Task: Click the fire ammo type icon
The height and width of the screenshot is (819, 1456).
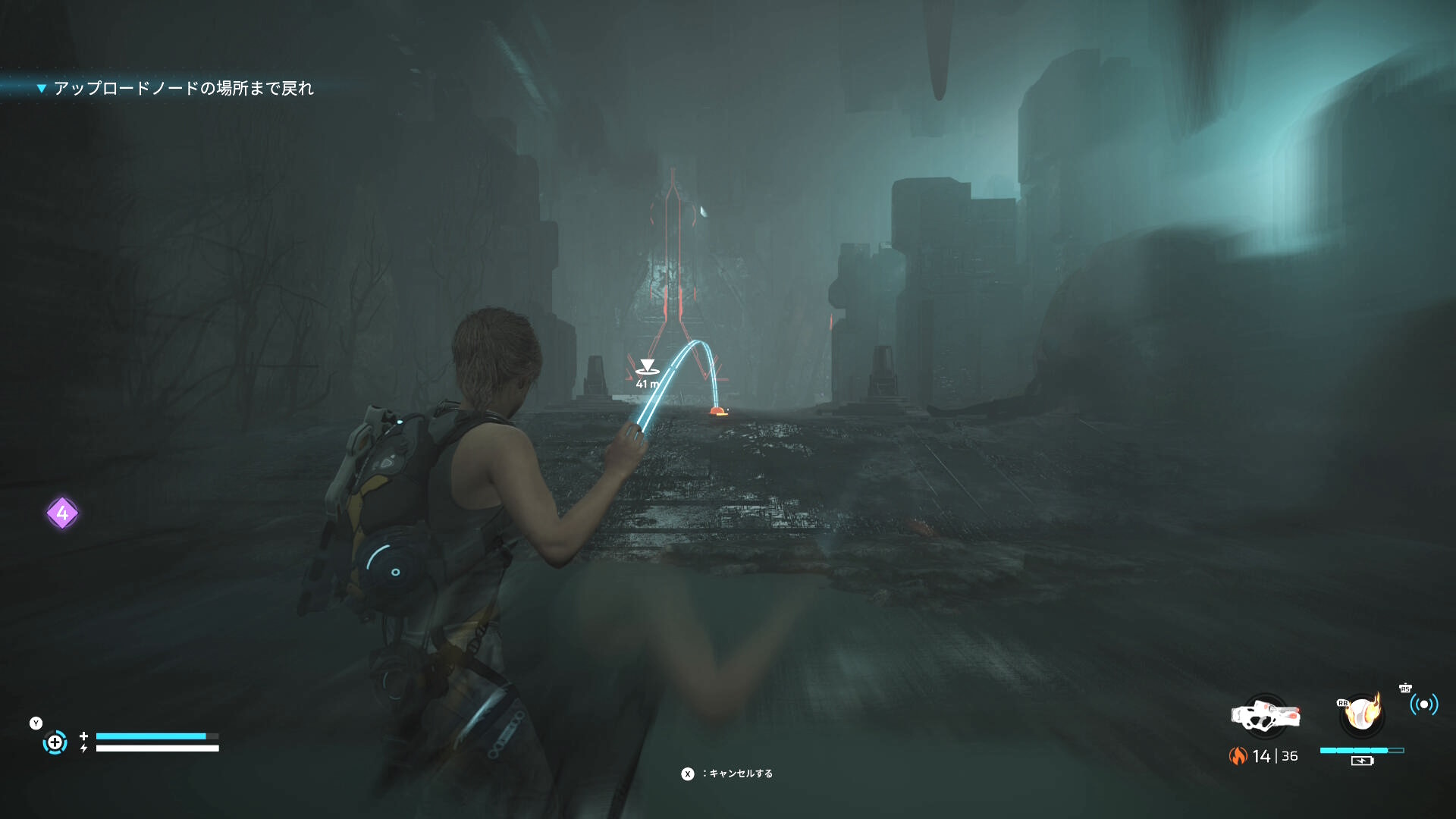Action: point(1238,756)
